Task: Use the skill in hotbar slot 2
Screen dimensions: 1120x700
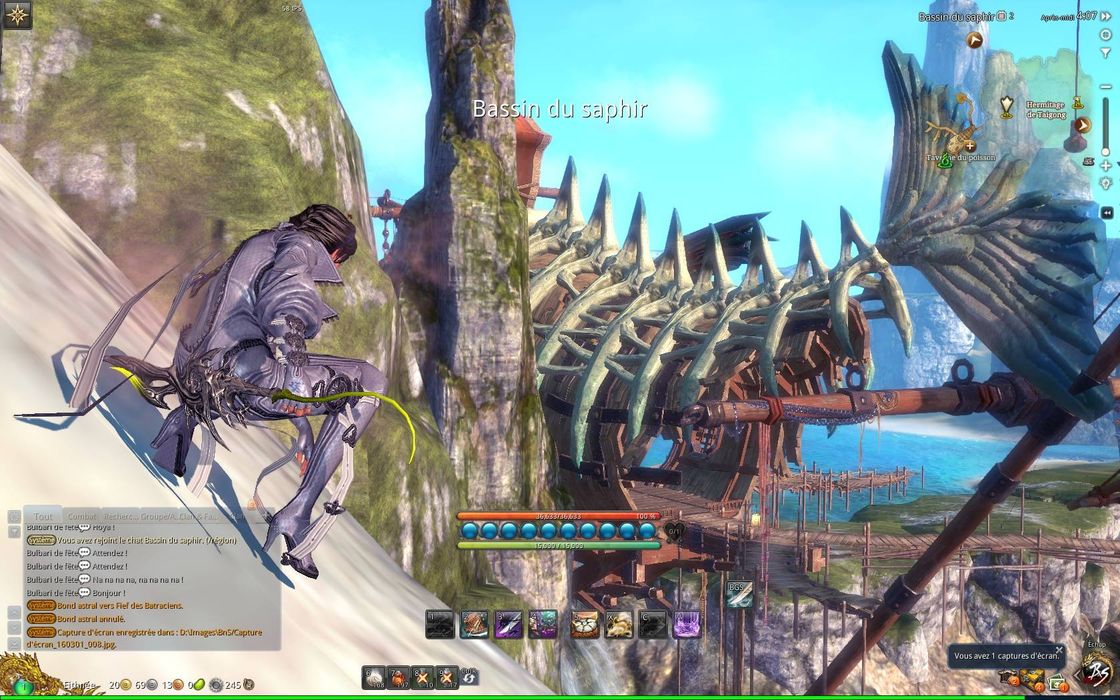Action: pyautogui.click(x=474, y=624)
